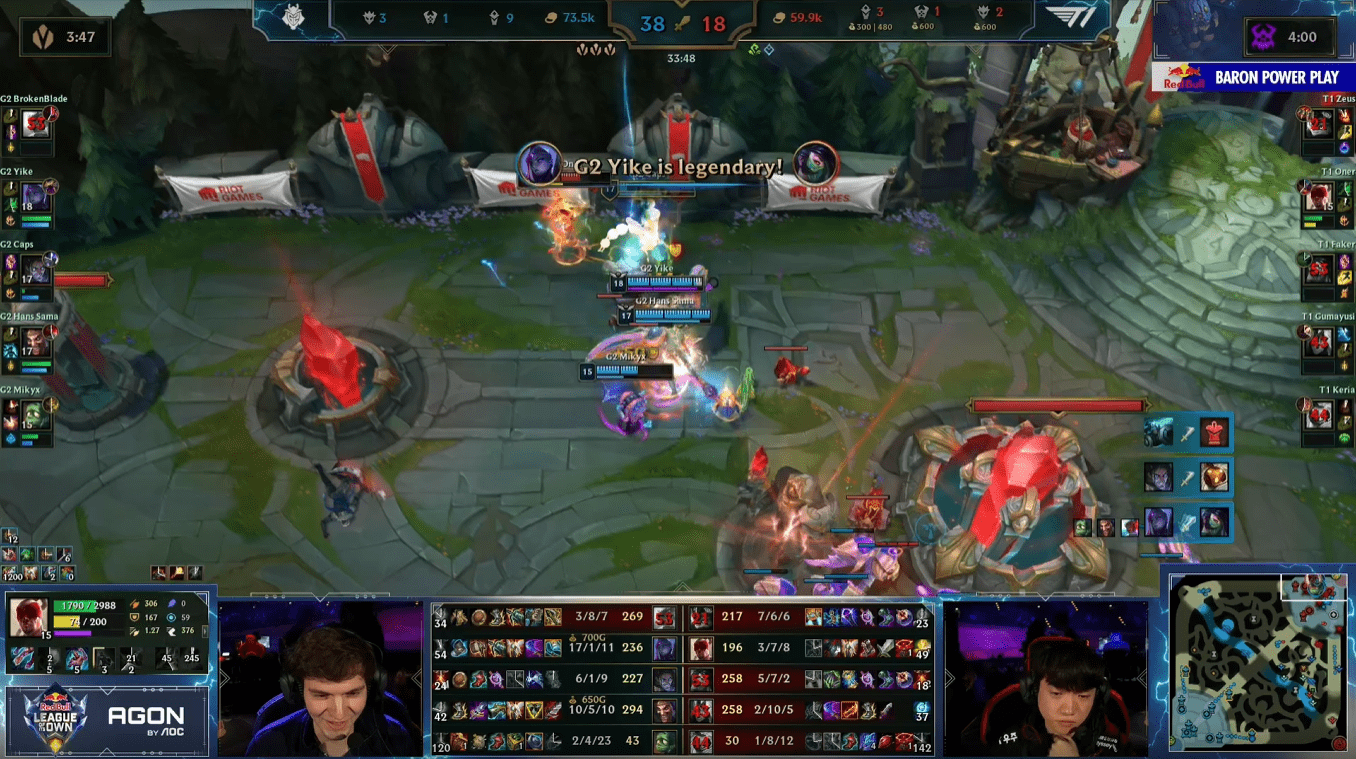Click the Red Bull Baron Power Play banner

point(1254,77)
